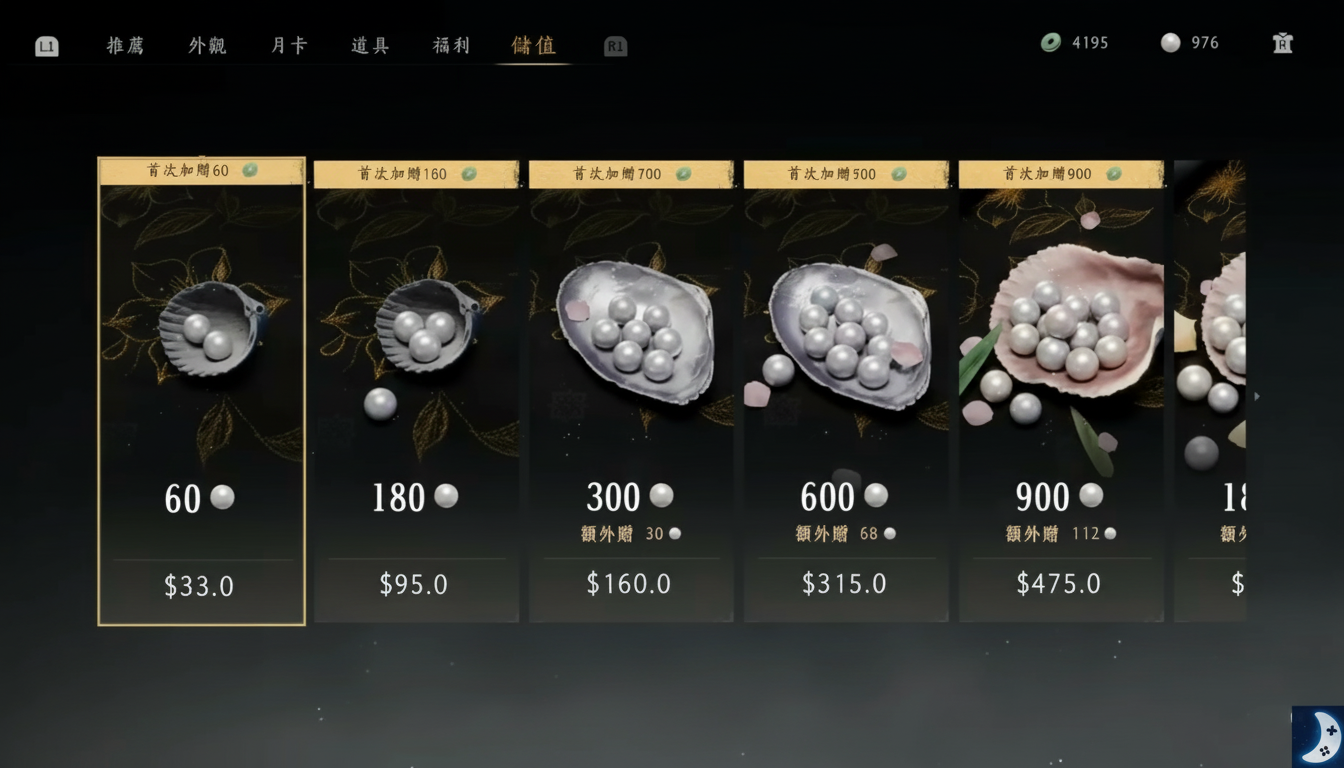Click the 儲值 top-up tab
1344x768 pixels.
click(533, 46)
